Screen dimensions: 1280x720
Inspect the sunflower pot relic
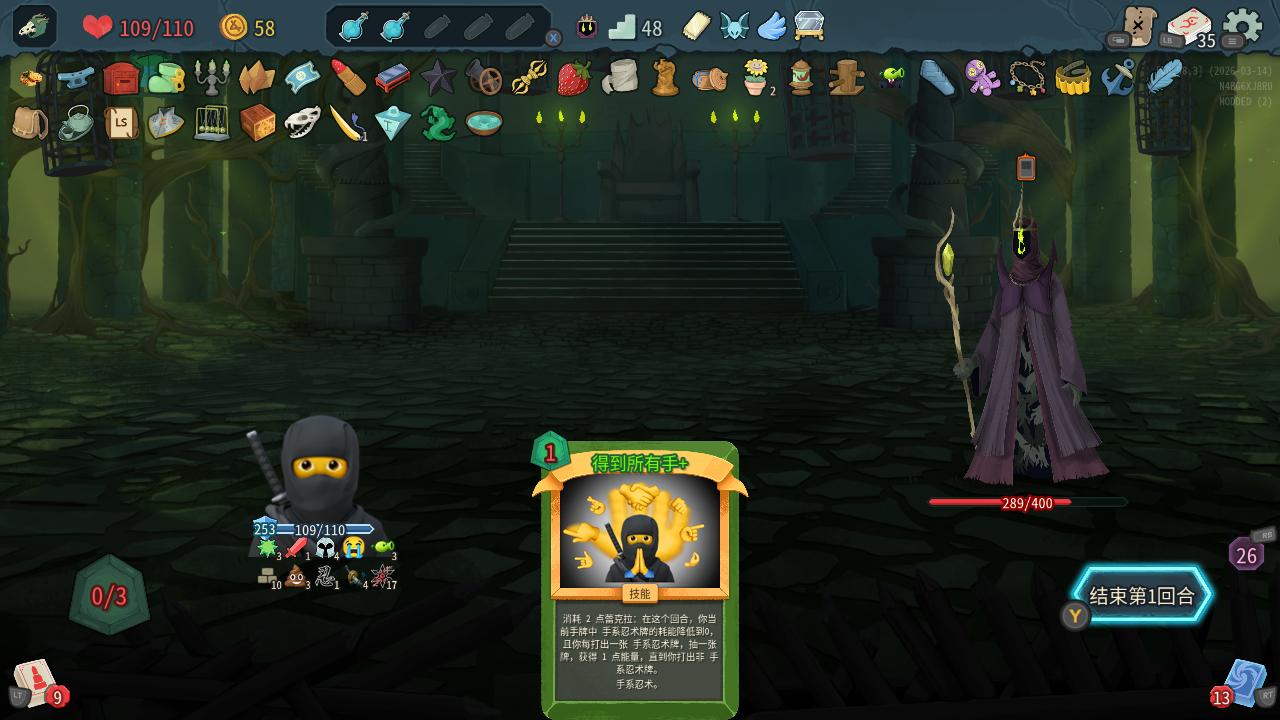coord(756,77)
